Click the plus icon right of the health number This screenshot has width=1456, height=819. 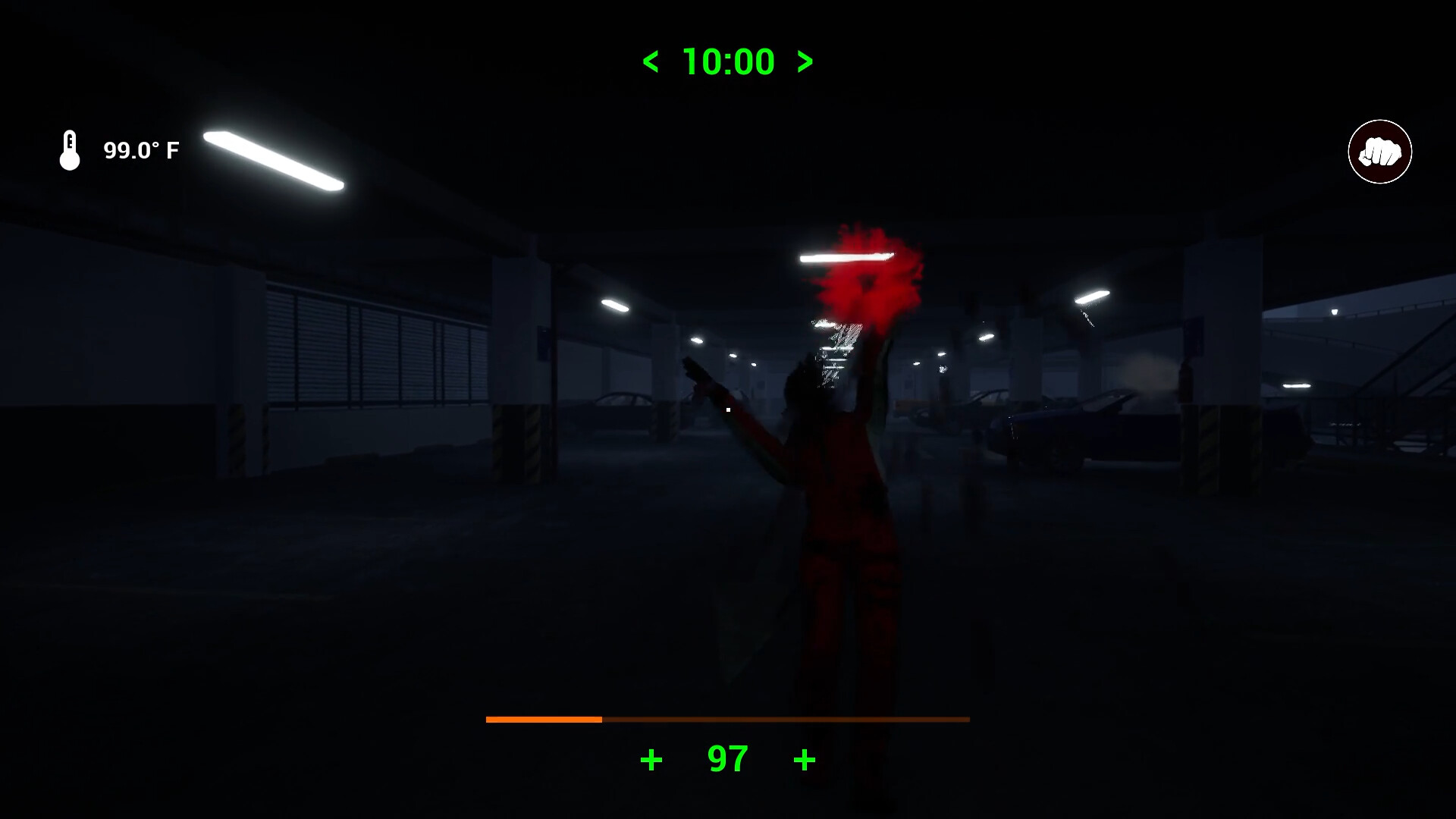(805, 758)
